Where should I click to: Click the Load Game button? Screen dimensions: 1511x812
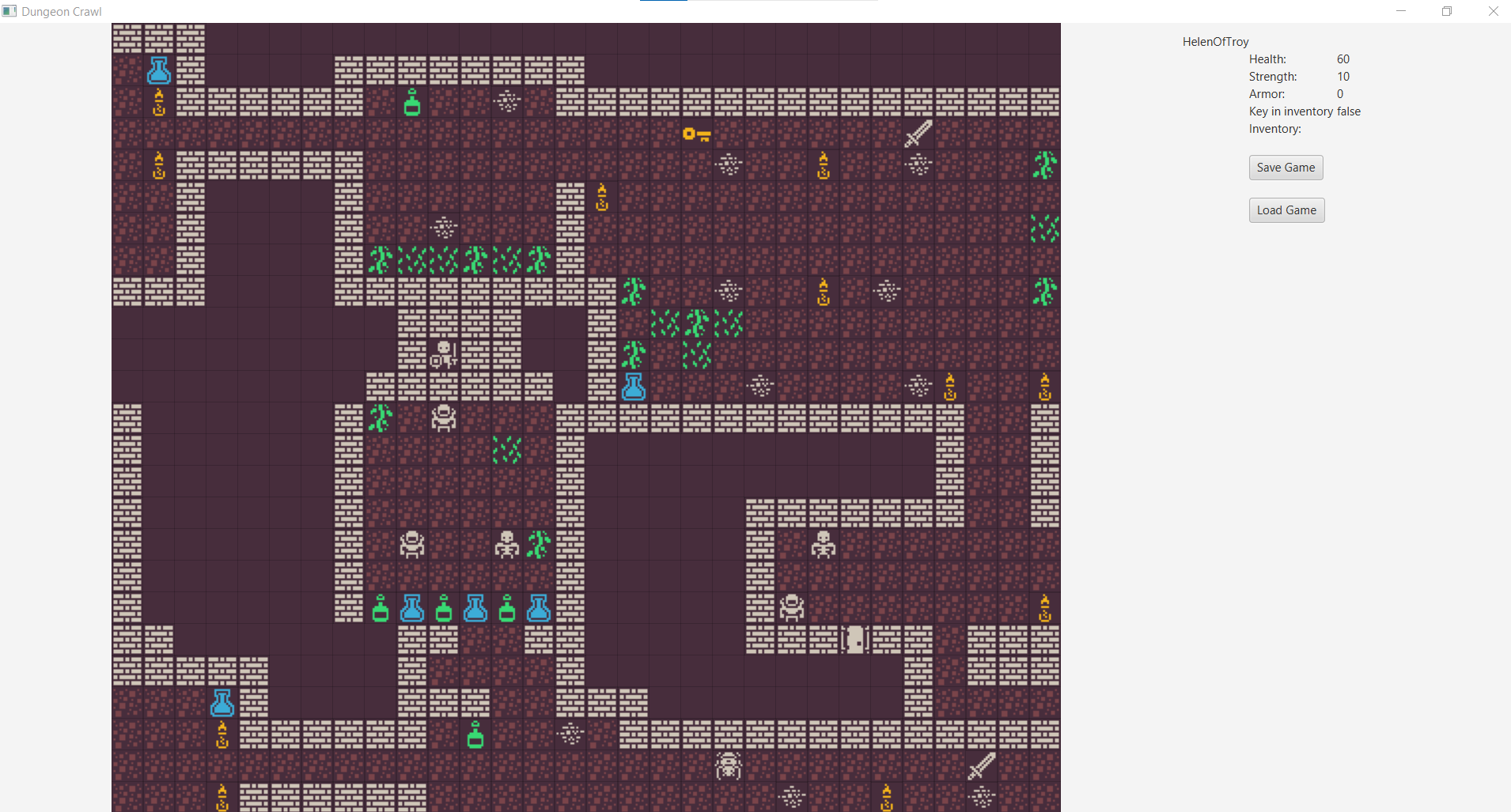tap(1286, 210)
